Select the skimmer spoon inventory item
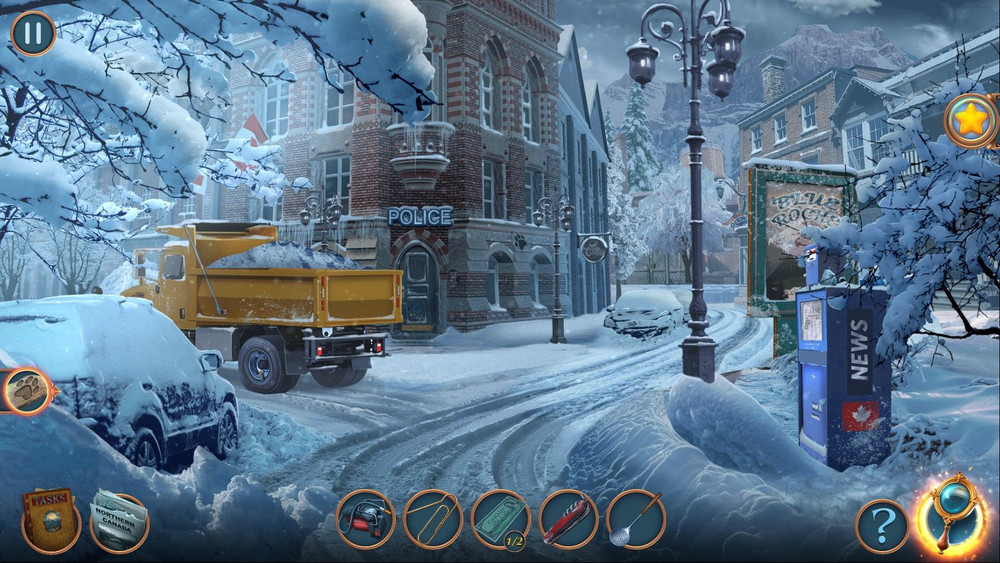 635,520
